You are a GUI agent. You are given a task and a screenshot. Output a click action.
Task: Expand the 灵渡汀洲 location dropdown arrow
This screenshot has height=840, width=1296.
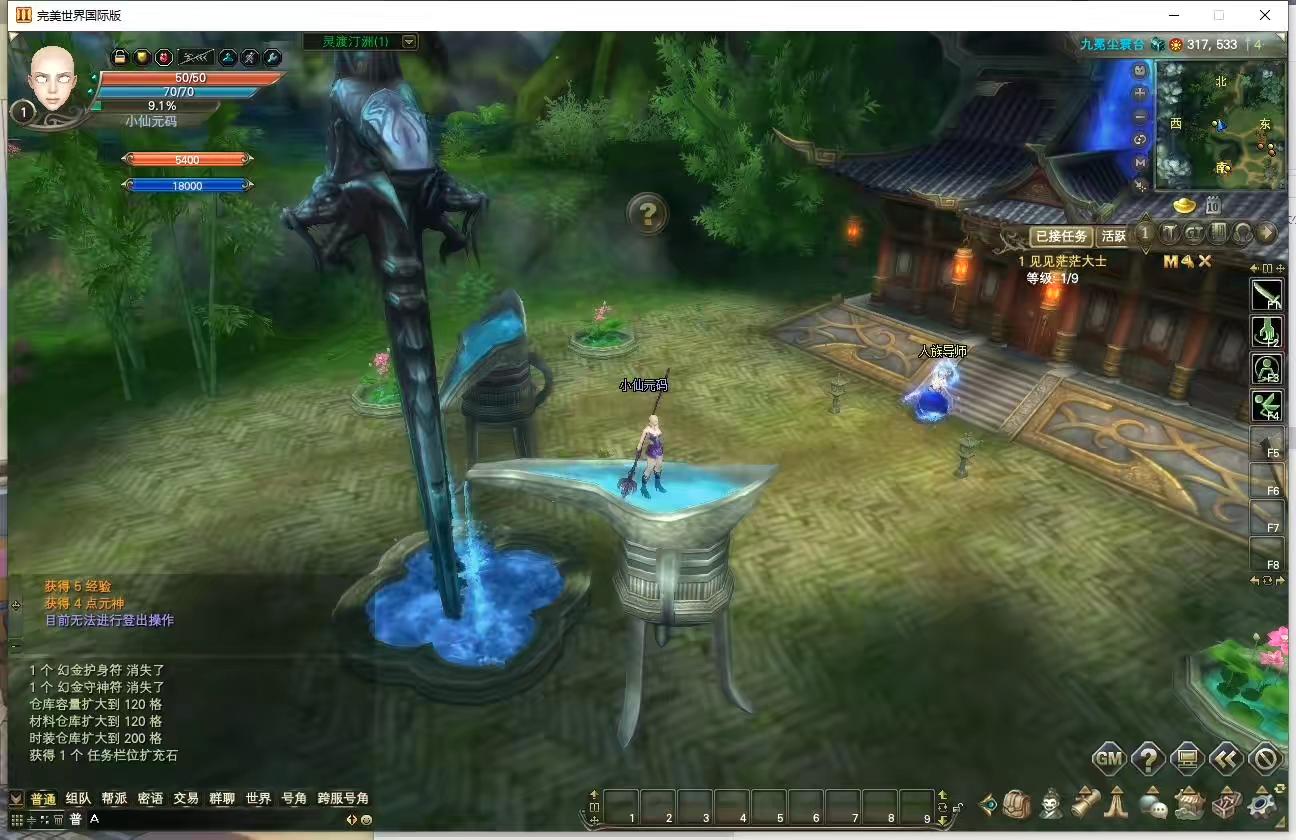click(x=408, y=42)
